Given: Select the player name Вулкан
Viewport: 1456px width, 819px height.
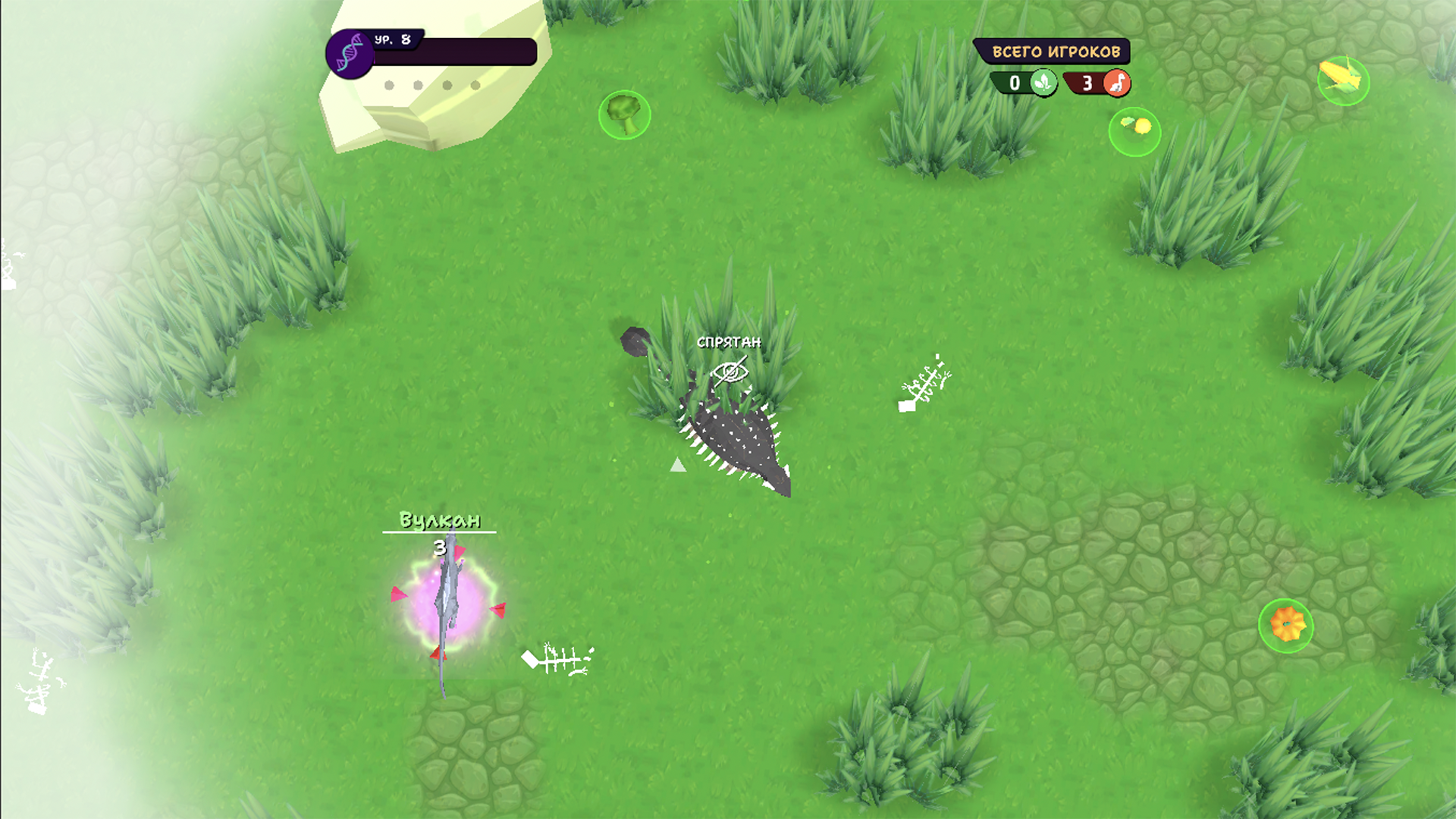Looking at the screenshot, I should (x=440, y=521).
